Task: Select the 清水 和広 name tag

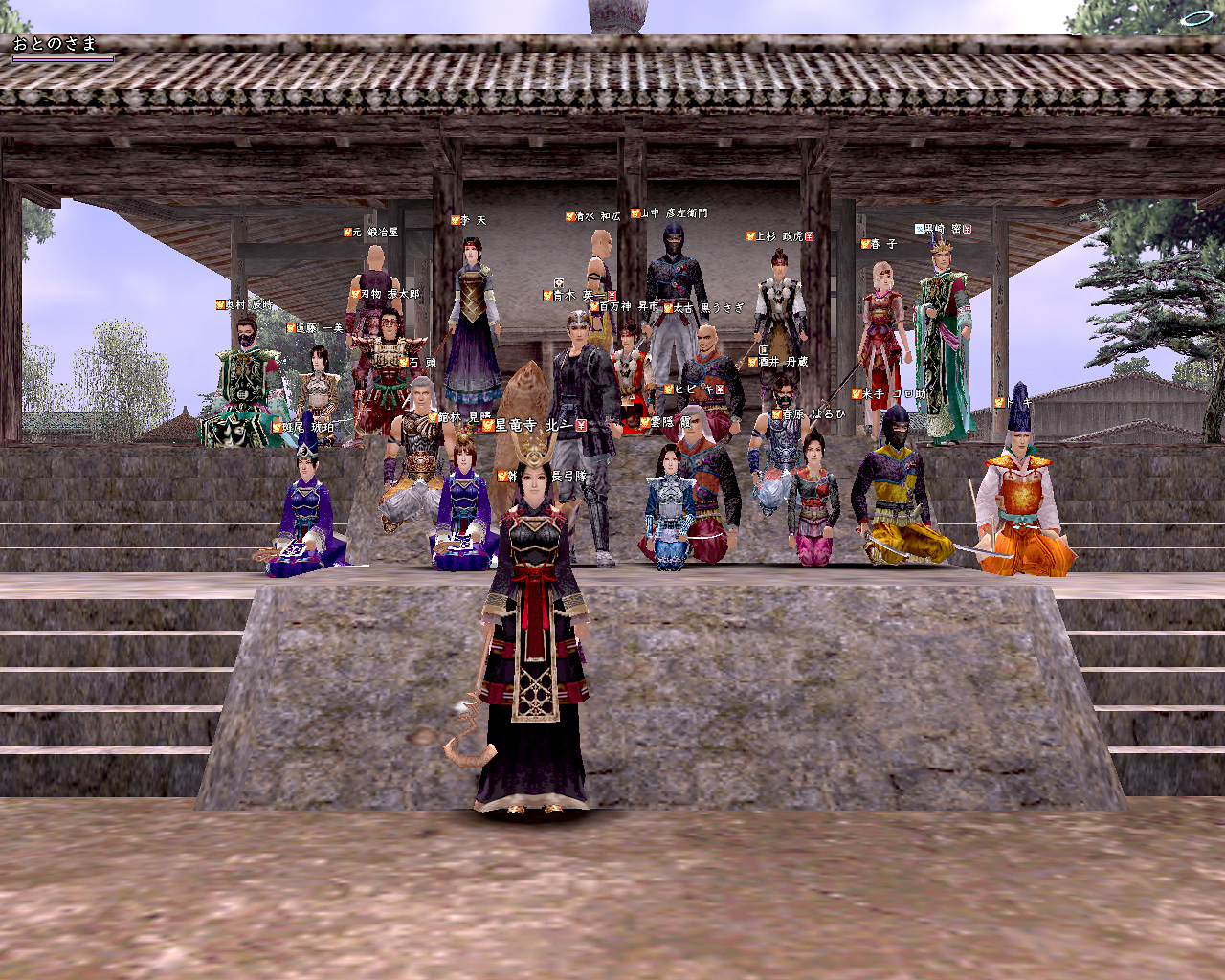Action: 593,217
